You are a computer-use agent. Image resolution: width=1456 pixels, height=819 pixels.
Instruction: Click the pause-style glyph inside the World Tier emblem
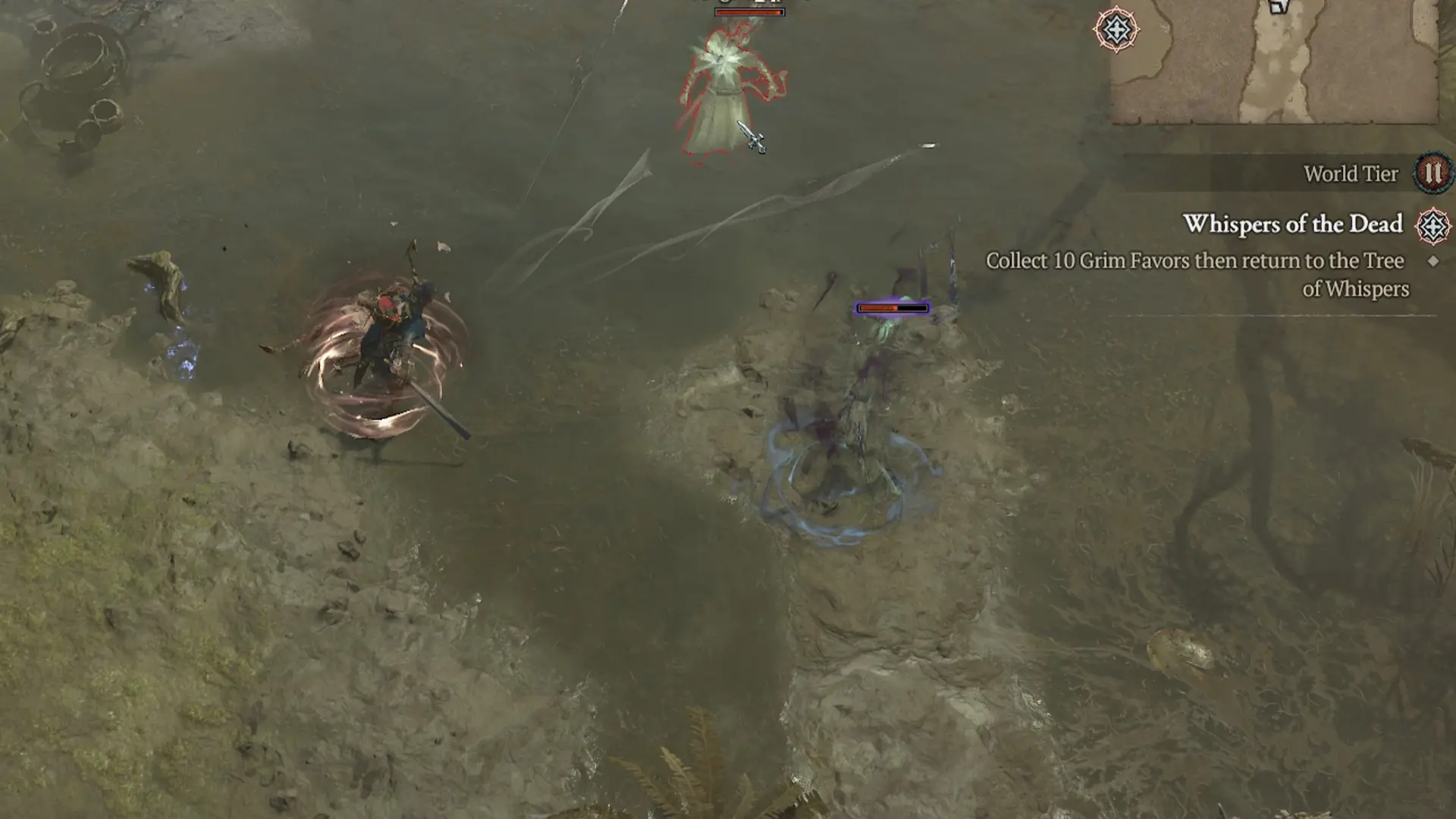pyautogui.click(x=1432, y=173)
